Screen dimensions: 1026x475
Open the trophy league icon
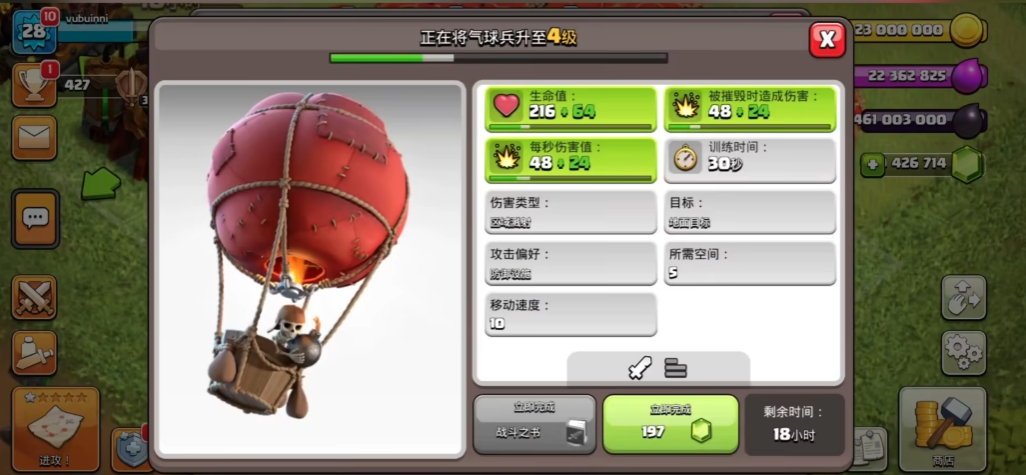pyautogui.click(x=33, y=85)
